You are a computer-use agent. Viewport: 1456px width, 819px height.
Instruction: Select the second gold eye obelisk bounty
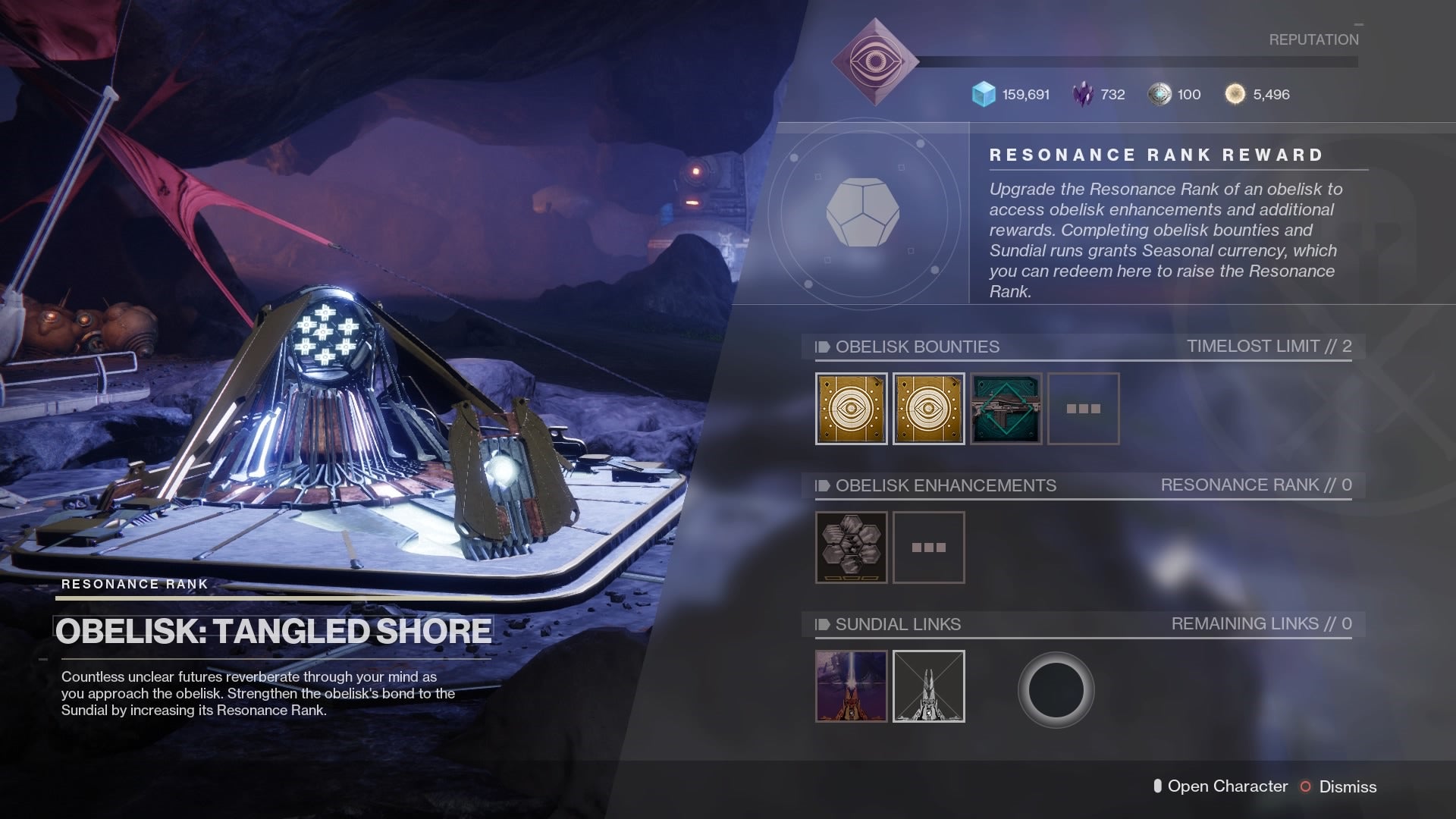[928, 409]
